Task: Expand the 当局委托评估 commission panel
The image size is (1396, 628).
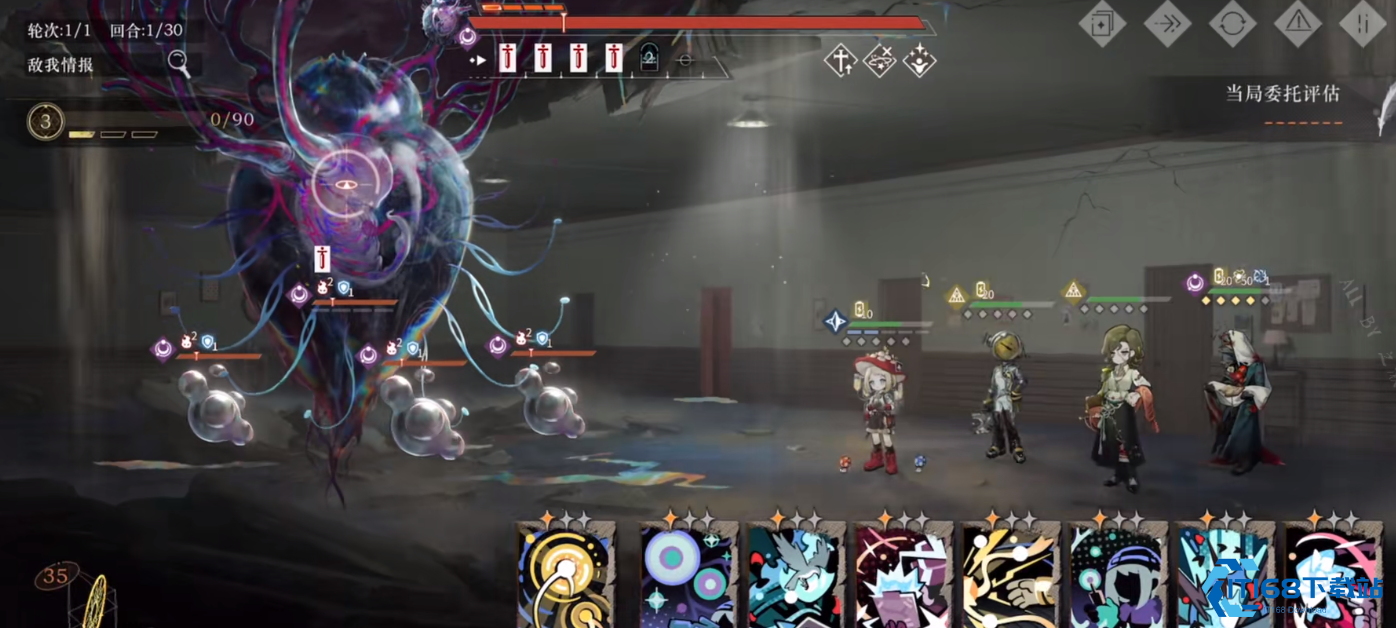Action: click(x=1283, y=94)
